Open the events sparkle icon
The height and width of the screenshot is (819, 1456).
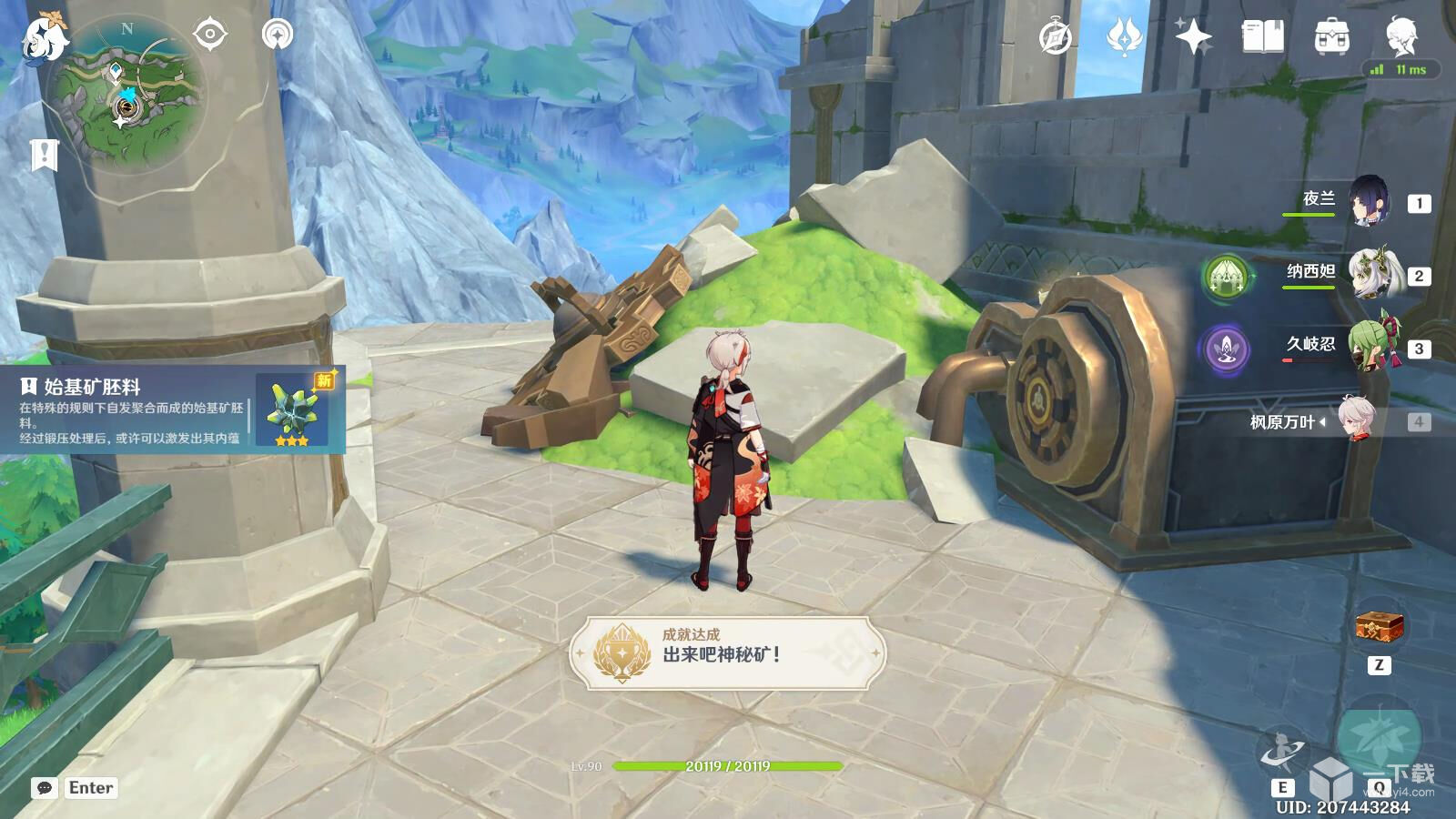pos(1192,36)
